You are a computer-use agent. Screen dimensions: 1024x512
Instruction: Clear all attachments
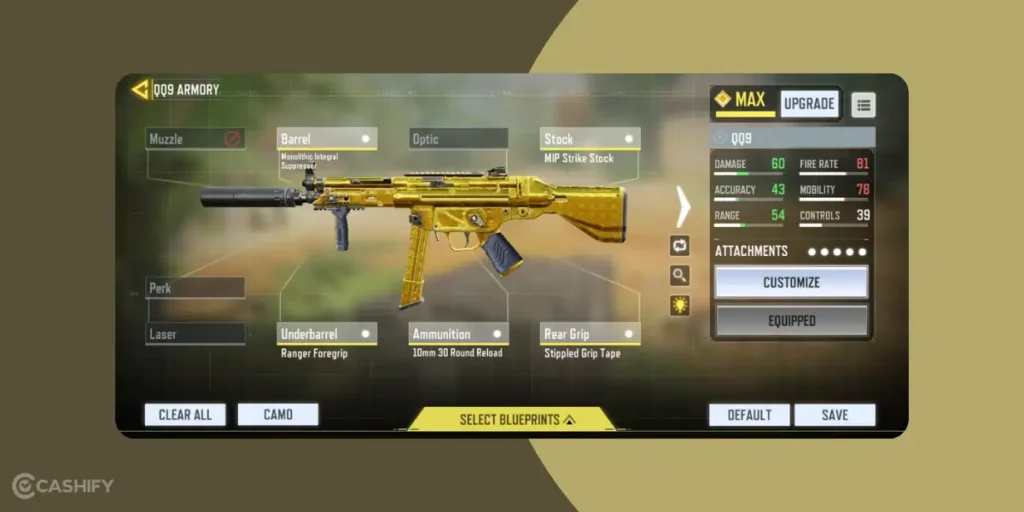click(185, 415)
